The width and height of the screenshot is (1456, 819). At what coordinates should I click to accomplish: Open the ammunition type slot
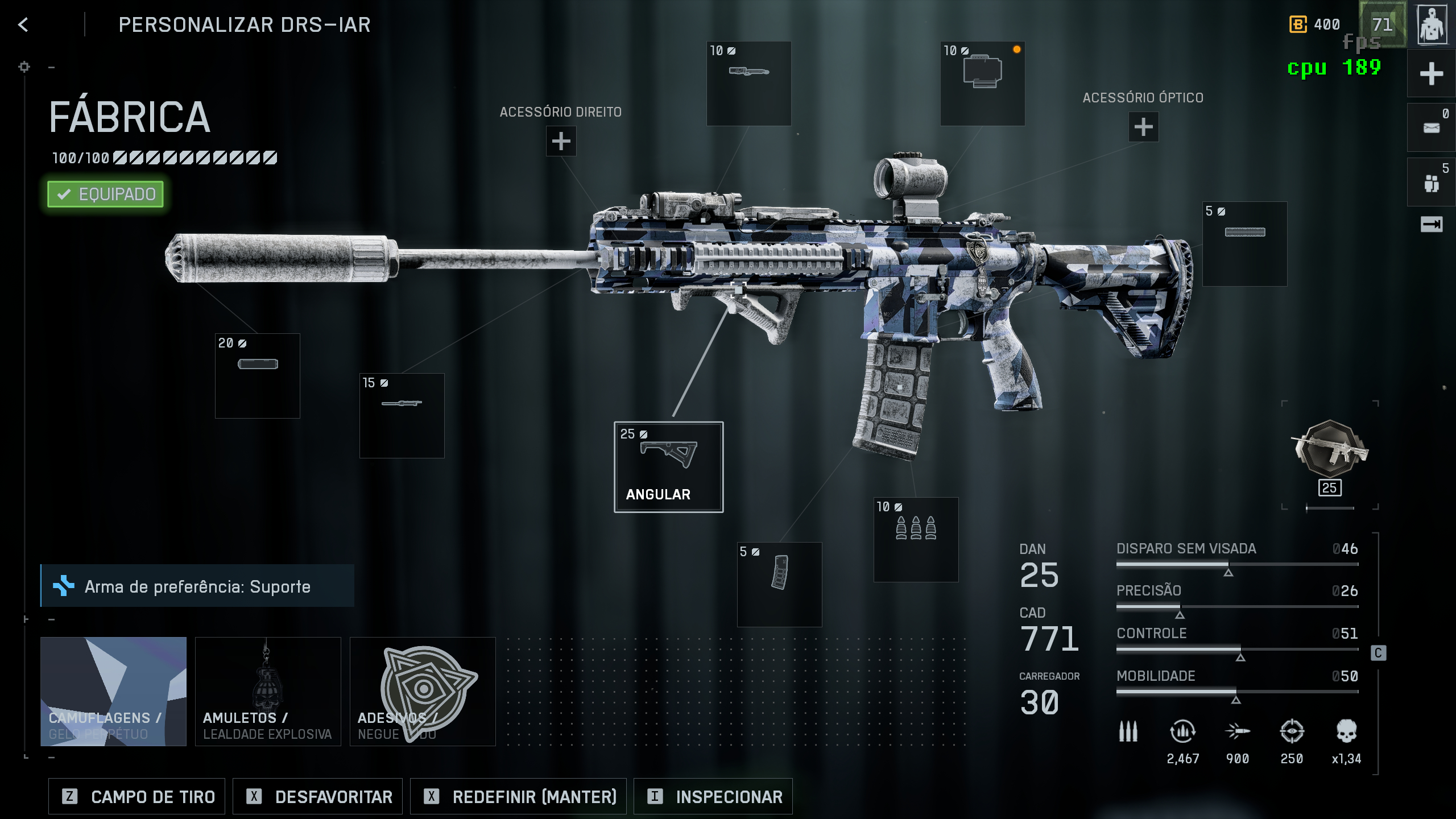(916, 539)
